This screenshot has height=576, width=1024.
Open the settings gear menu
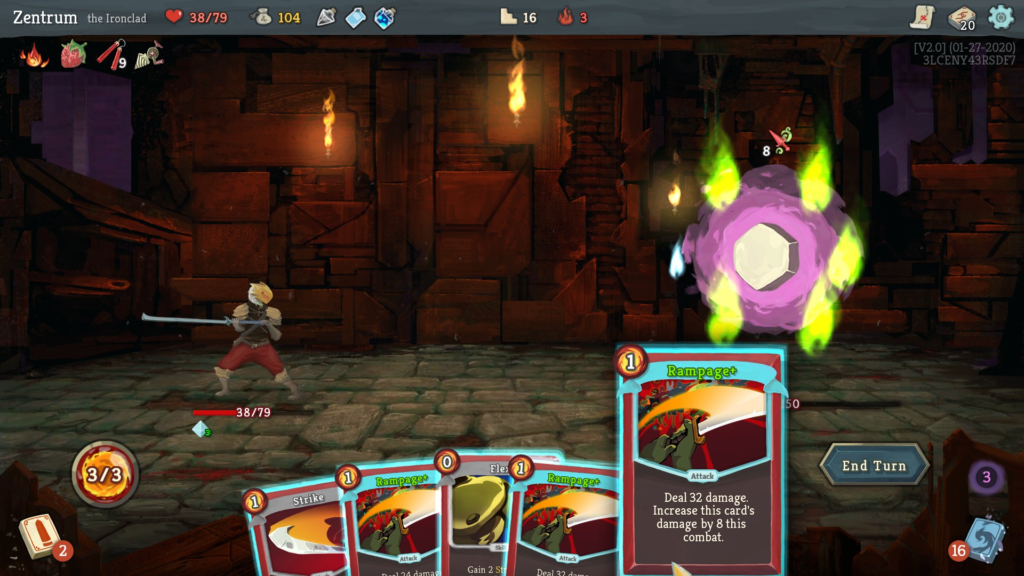pos(1000,17)
